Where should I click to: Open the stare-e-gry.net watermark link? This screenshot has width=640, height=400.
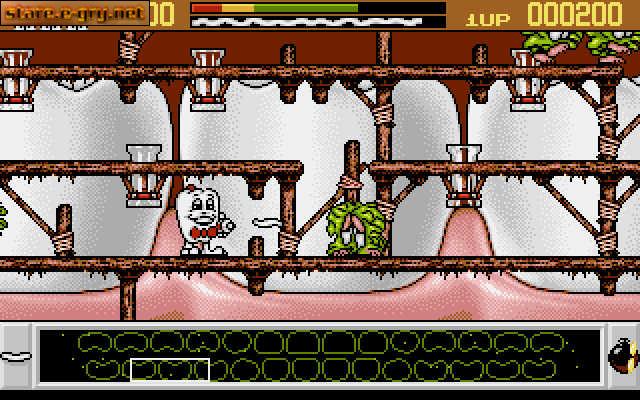[75, 13]
